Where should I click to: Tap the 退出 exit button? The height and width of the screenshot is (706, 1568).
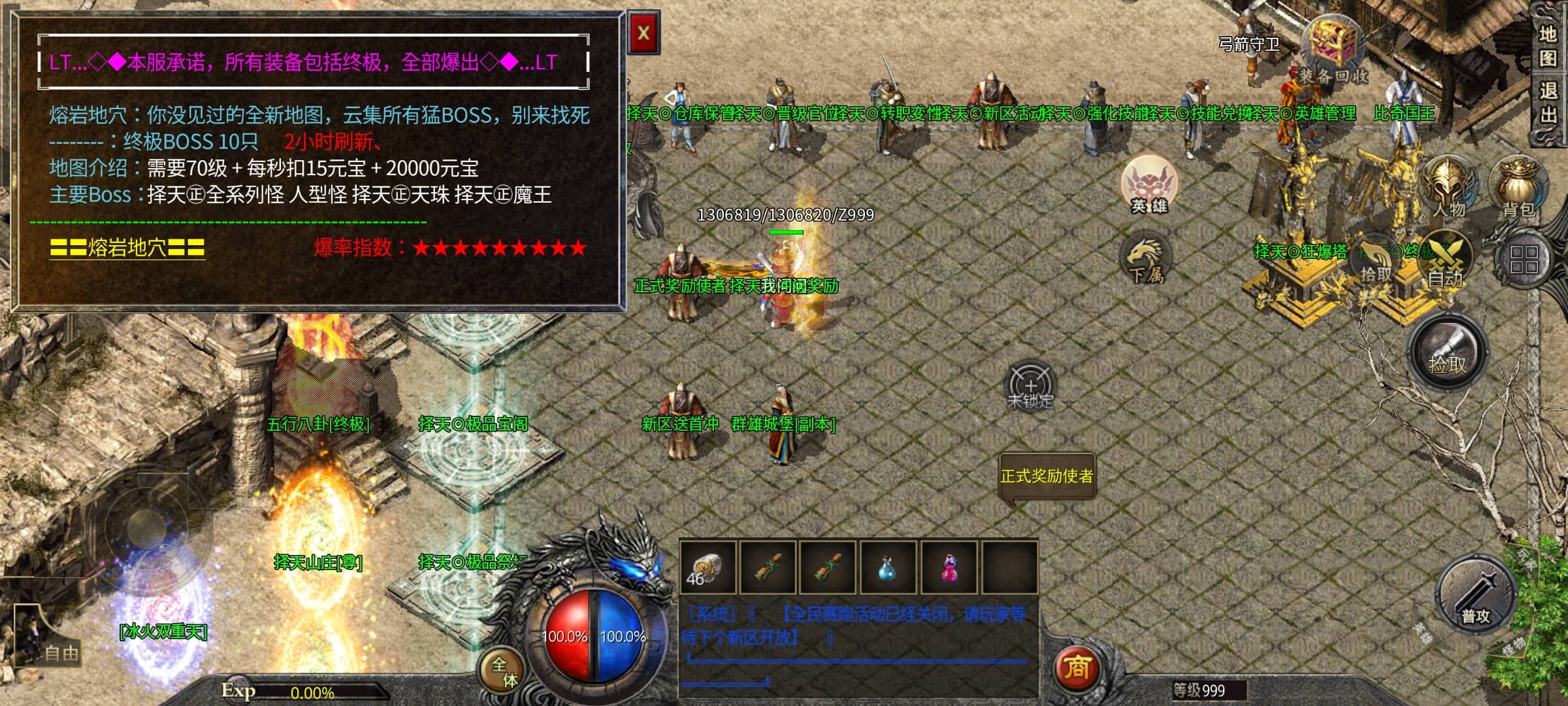[1548, 103]
